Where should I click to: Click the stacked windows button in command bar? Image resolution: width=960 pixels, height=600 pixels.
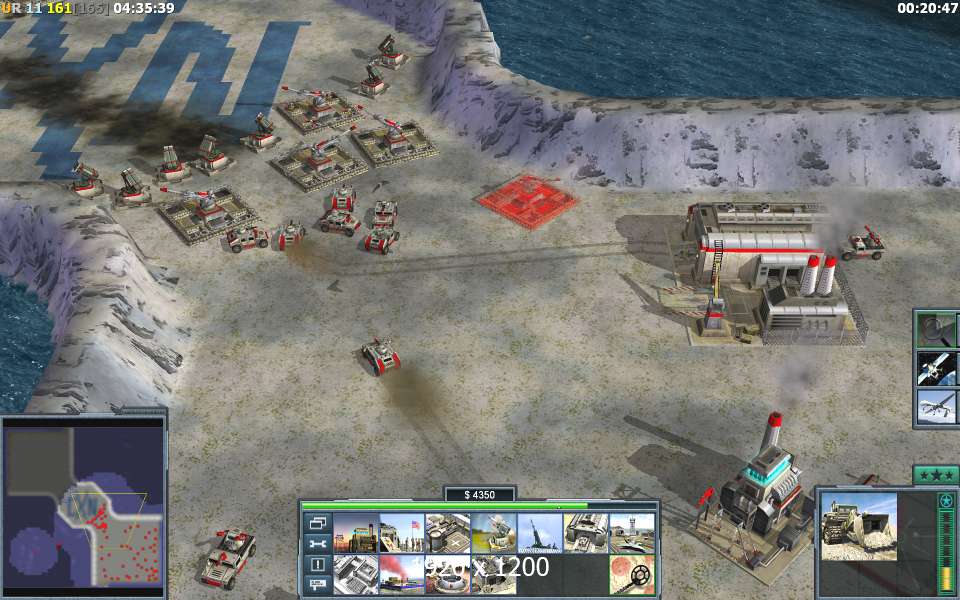318,523
